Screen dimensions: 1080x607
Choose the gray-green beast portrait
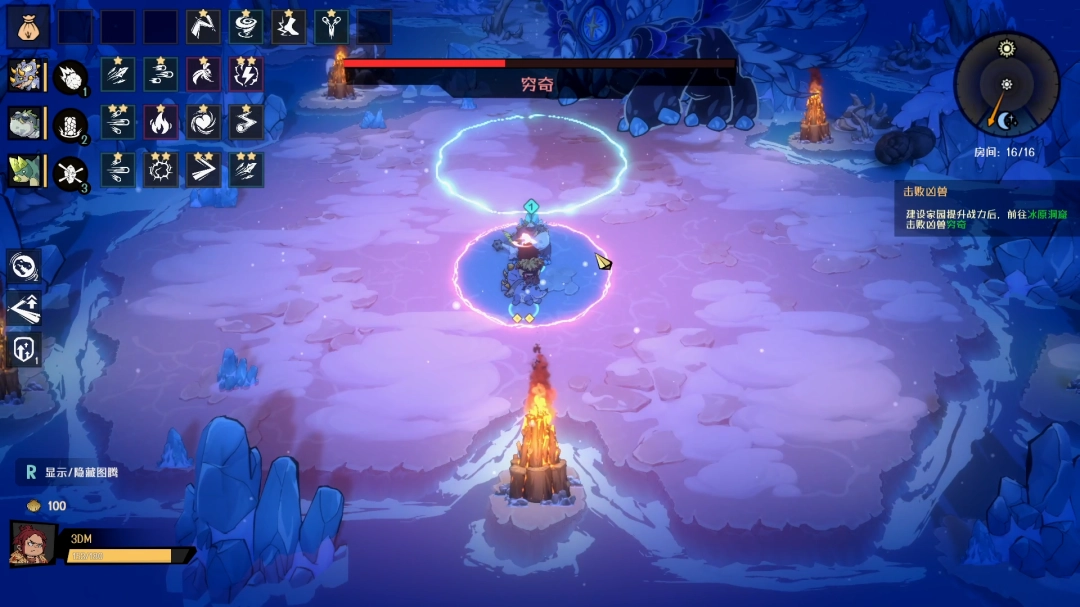(25, 123)
